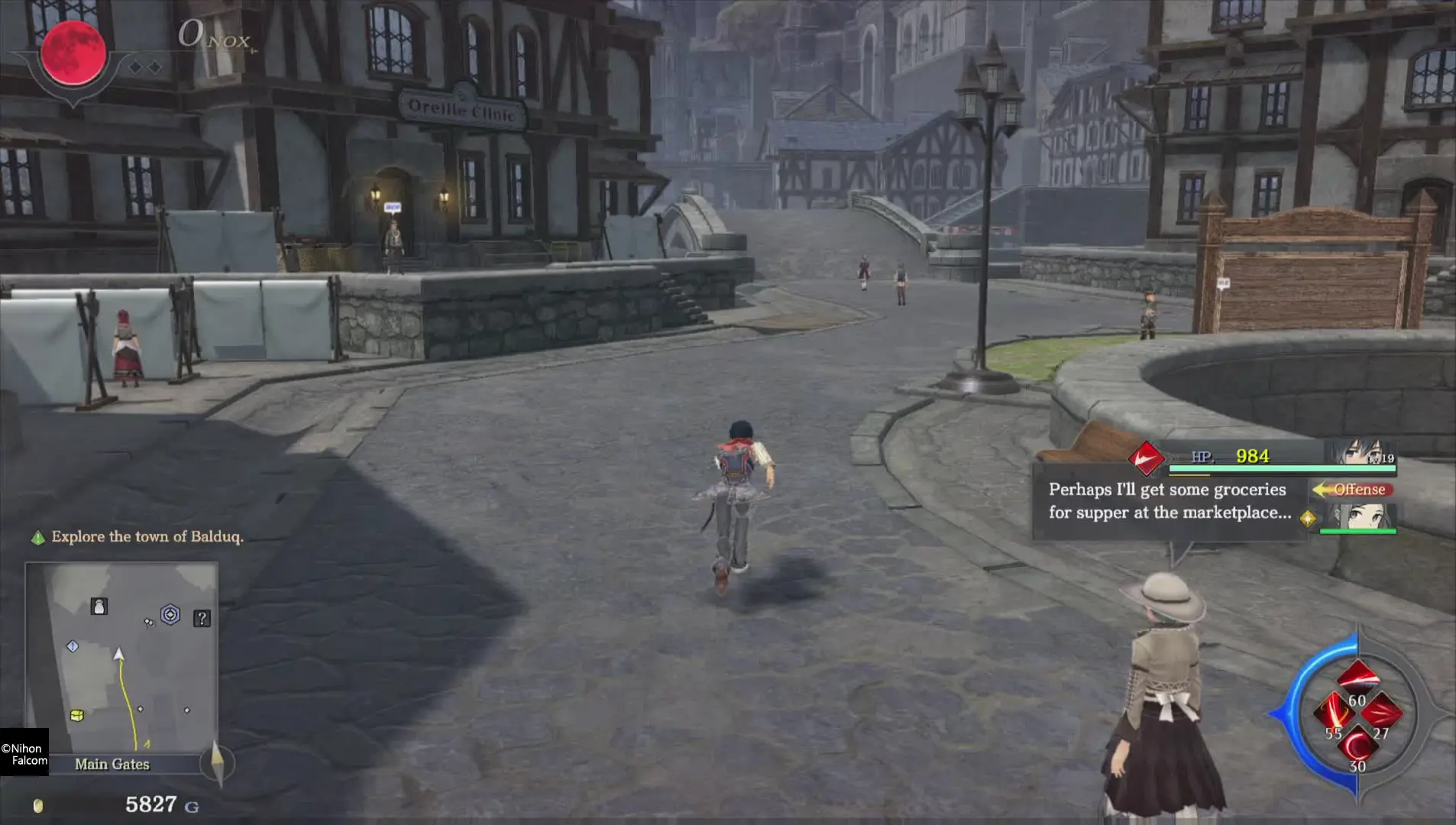Activate the bottom crescent skill costing 30
The height and width of the screenshot is (825, 1456).
1357,745
